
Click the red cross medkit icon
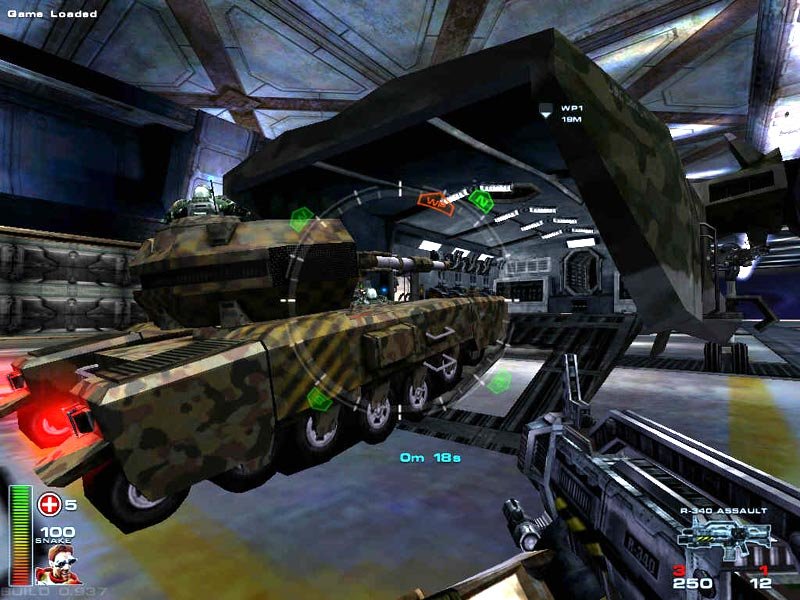[49, 504]
